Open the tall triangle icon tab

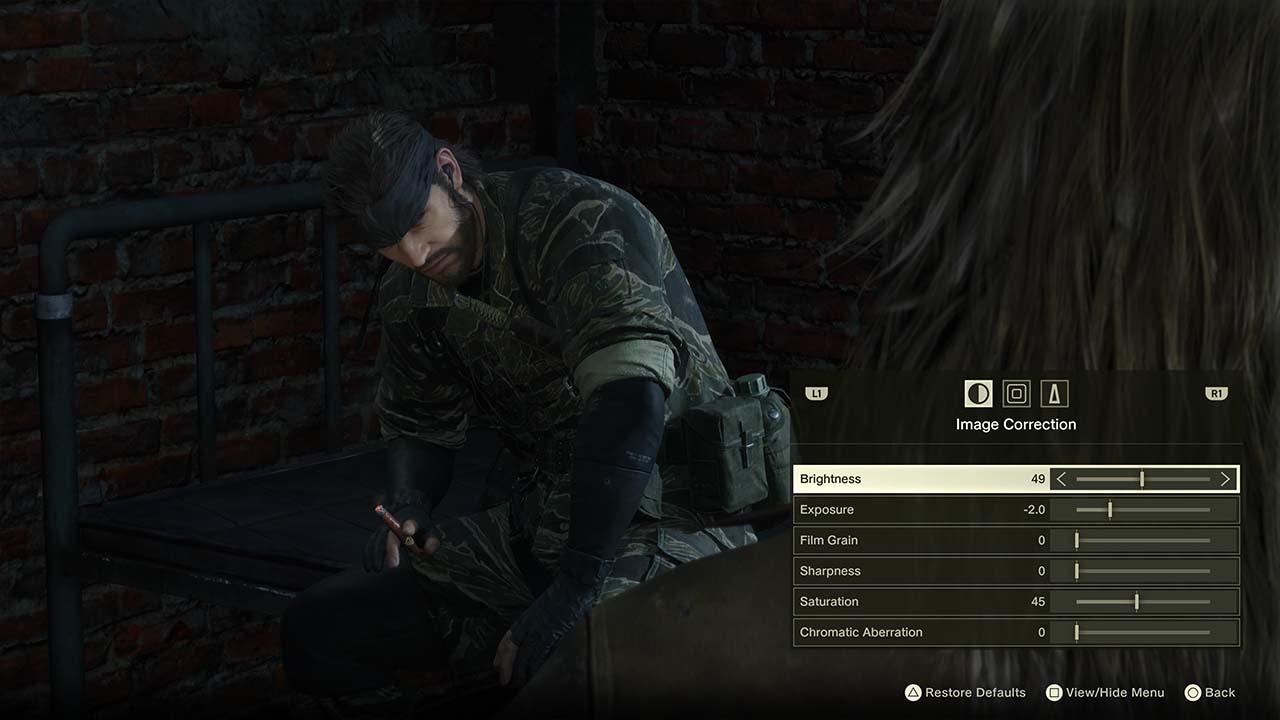click(x=1054, y=394)
